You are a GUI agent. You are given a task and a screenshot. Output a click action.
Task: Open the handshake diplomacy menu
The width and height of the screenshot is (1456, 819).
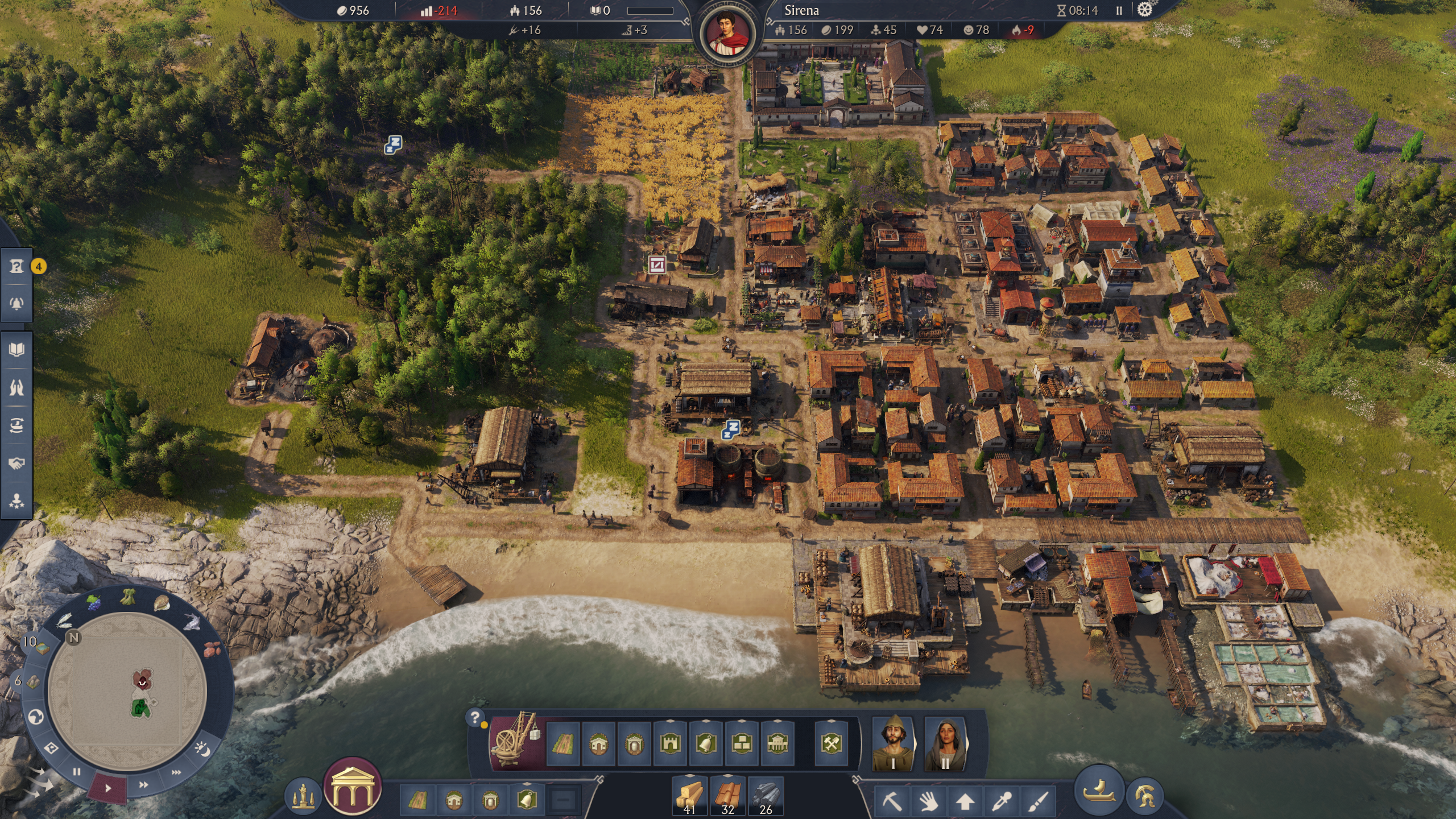pyautogui.click(x=16, y=464)
